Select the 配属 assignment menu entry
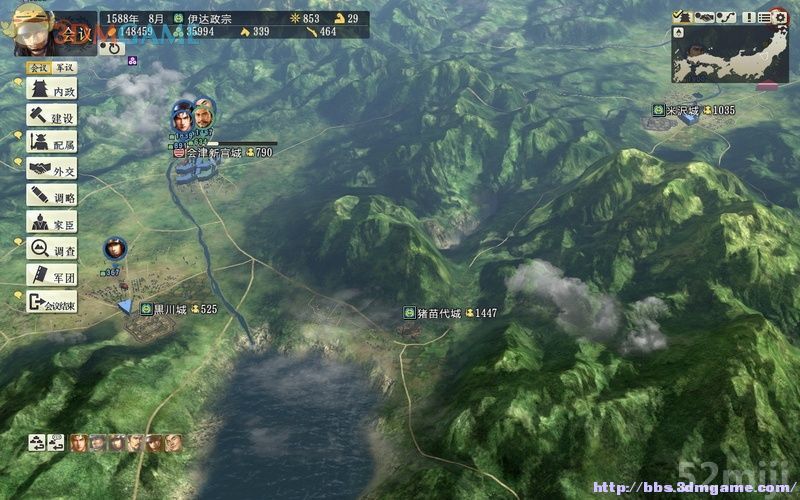Image resolution: width=800 pixels, height=500 pixels. [x=51, y=143]
